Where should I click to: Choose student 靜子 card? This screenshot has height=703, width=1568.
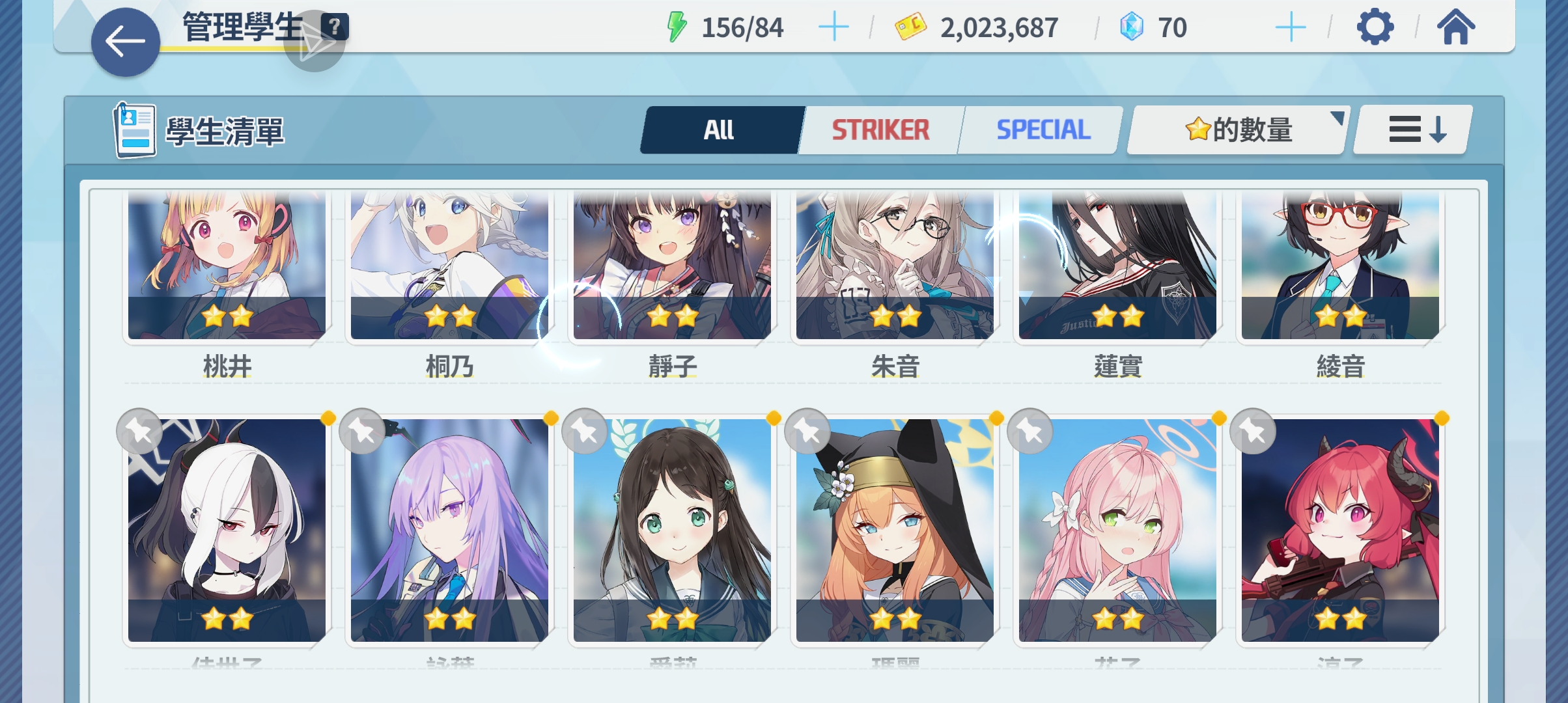pyautogui.click(x=672, y=267)
